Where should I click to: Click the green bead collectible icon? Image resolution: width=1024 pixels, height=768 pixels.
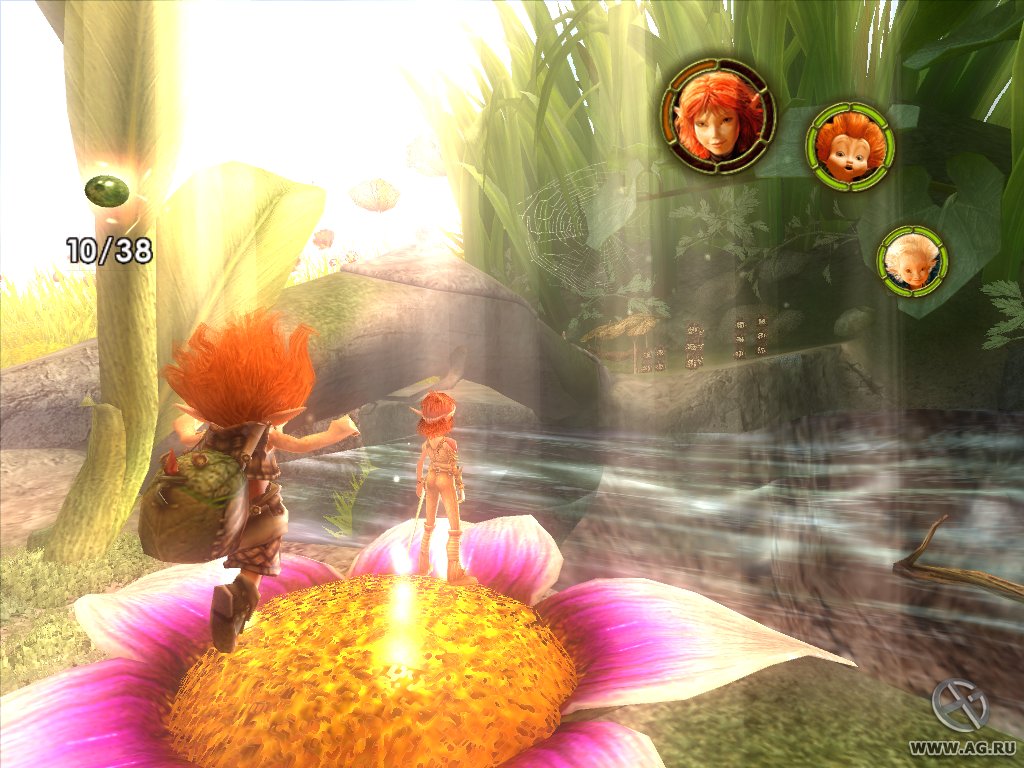coord(105,190)
